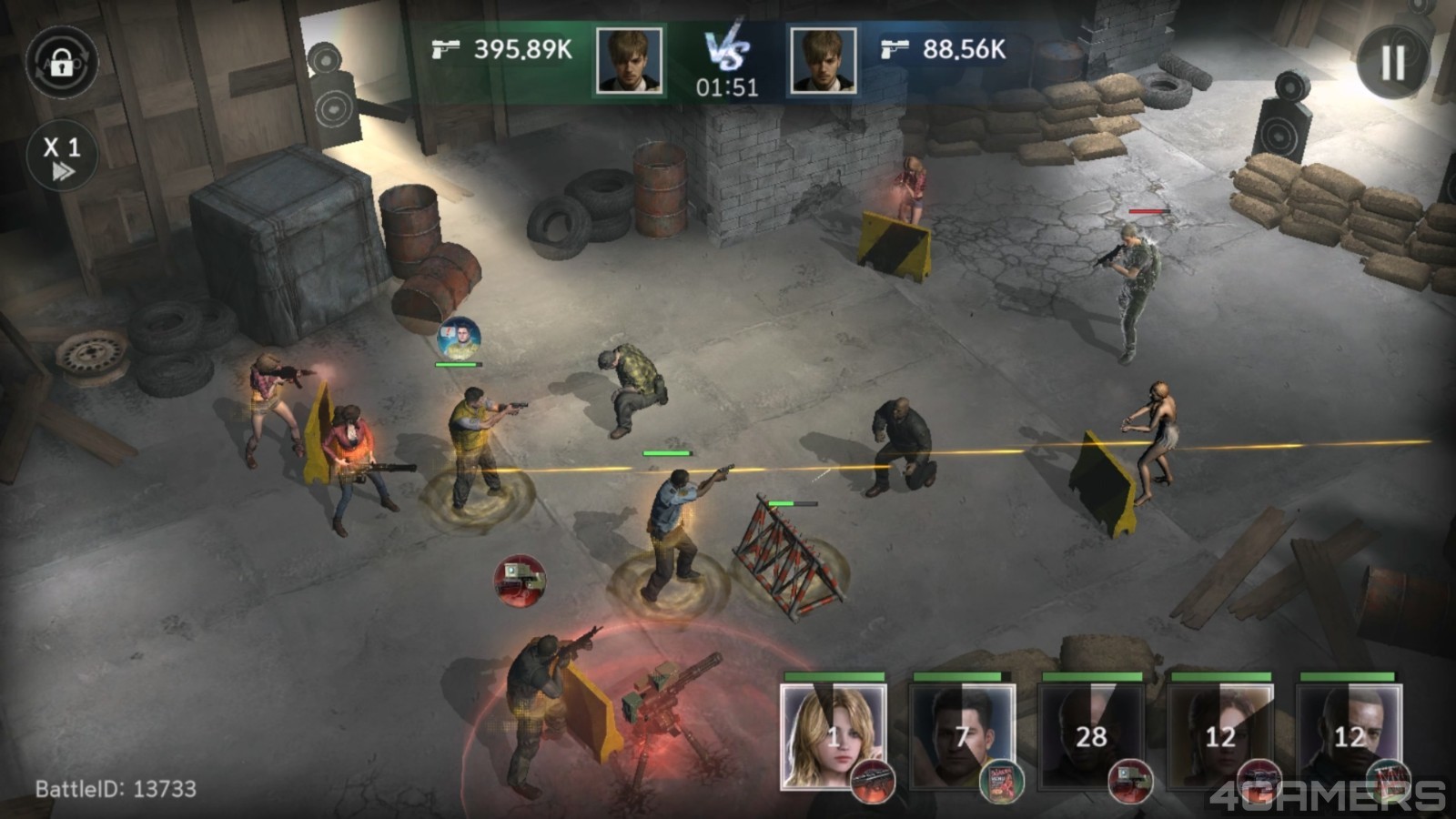Select the blonde woman hero card
1456x819 pixels.
click(x=833, y=735)
